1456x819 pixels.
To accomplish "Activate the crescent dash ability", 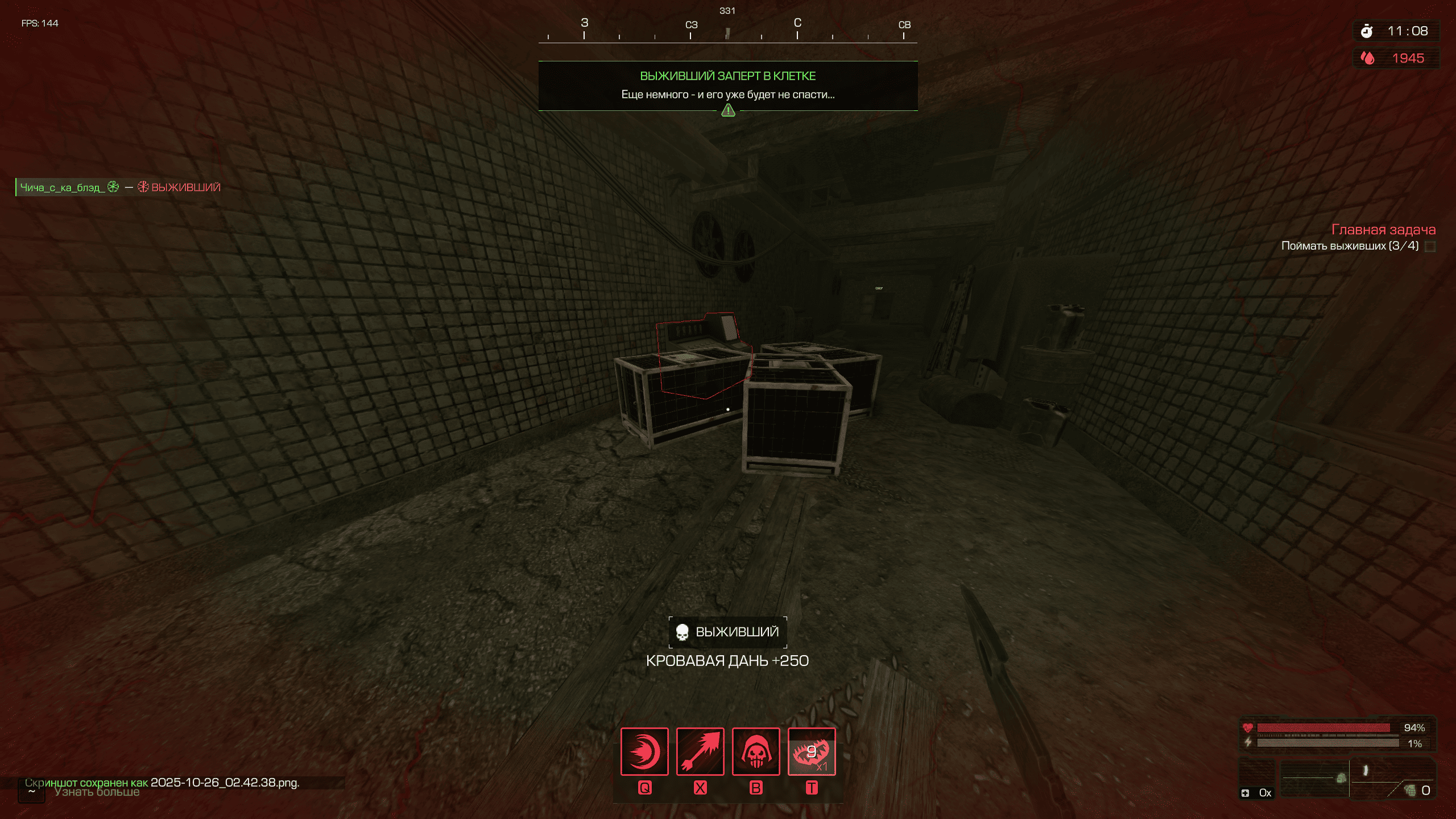I will [644, 751].
